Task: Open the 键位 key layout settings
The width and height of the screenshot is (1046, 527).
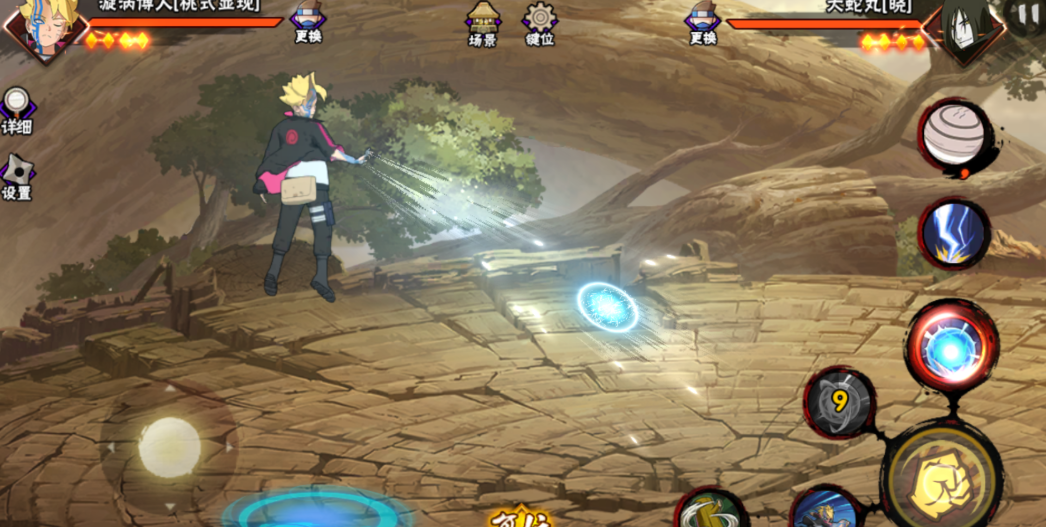Action: [540, 23]
